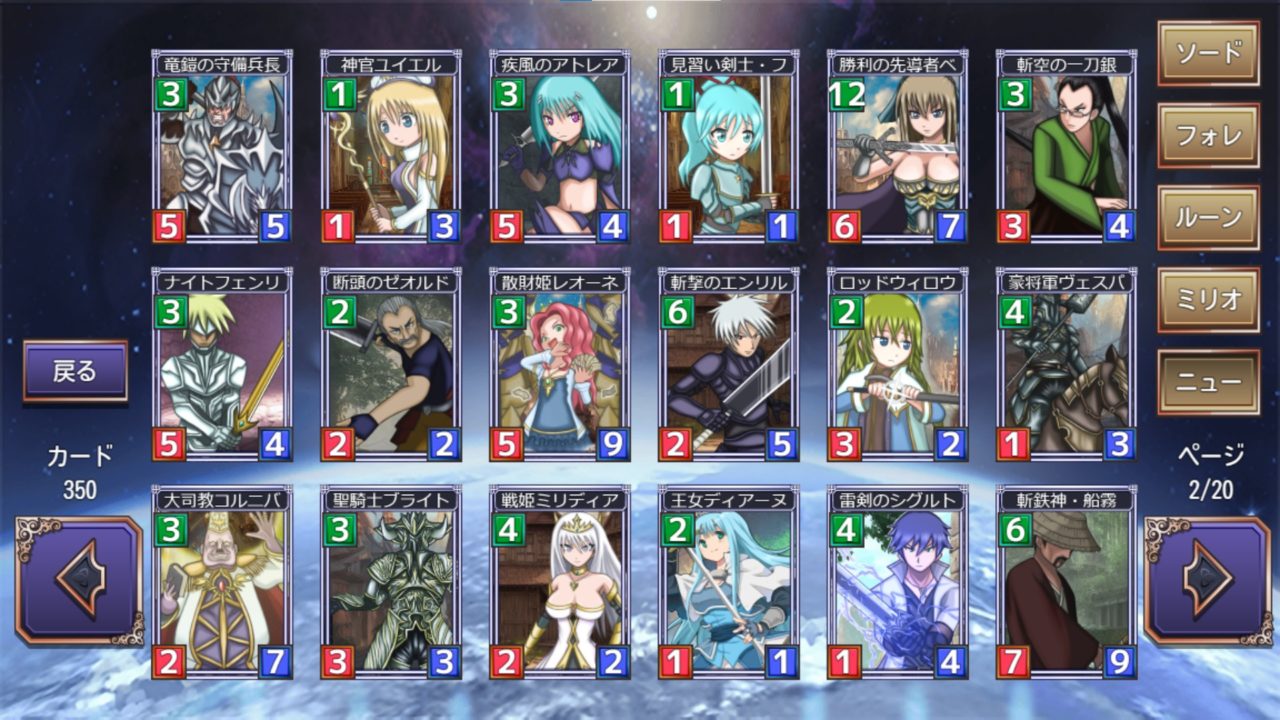Open the フォレ card category
This screenshot has width=1280, height=720.
tap(1208, 136)
